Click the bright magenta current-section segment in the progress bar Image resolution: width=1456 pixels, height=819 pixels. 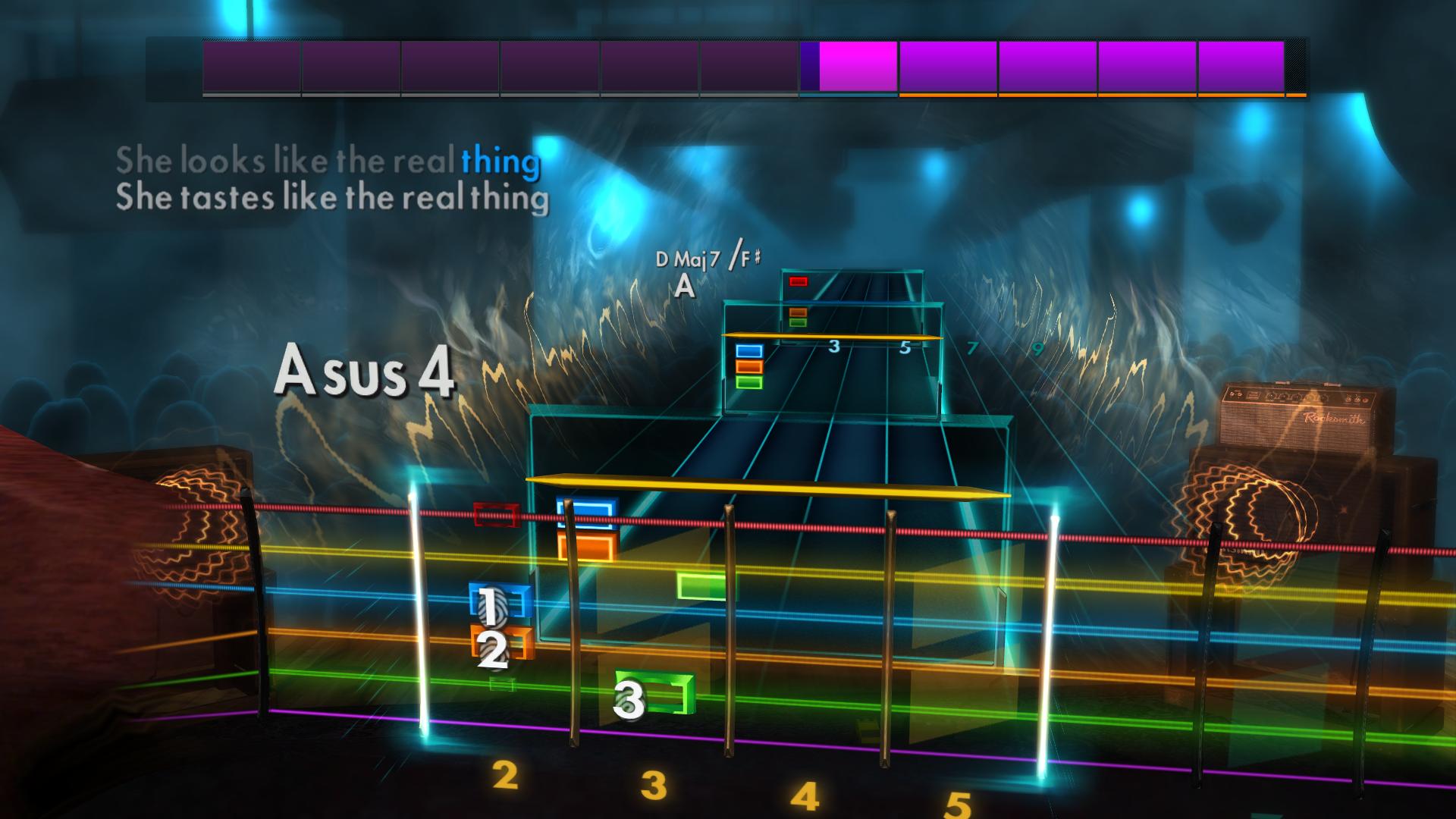855,68
